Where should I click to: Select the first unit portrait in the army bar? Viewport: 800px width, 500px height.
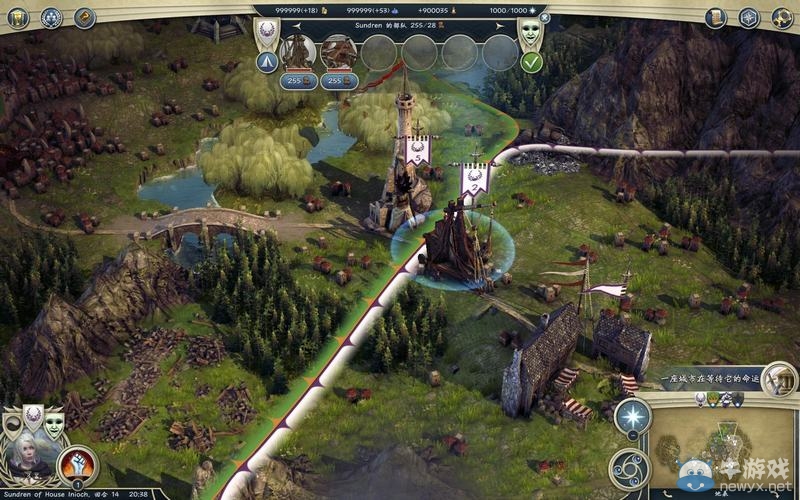pos(298,50)
